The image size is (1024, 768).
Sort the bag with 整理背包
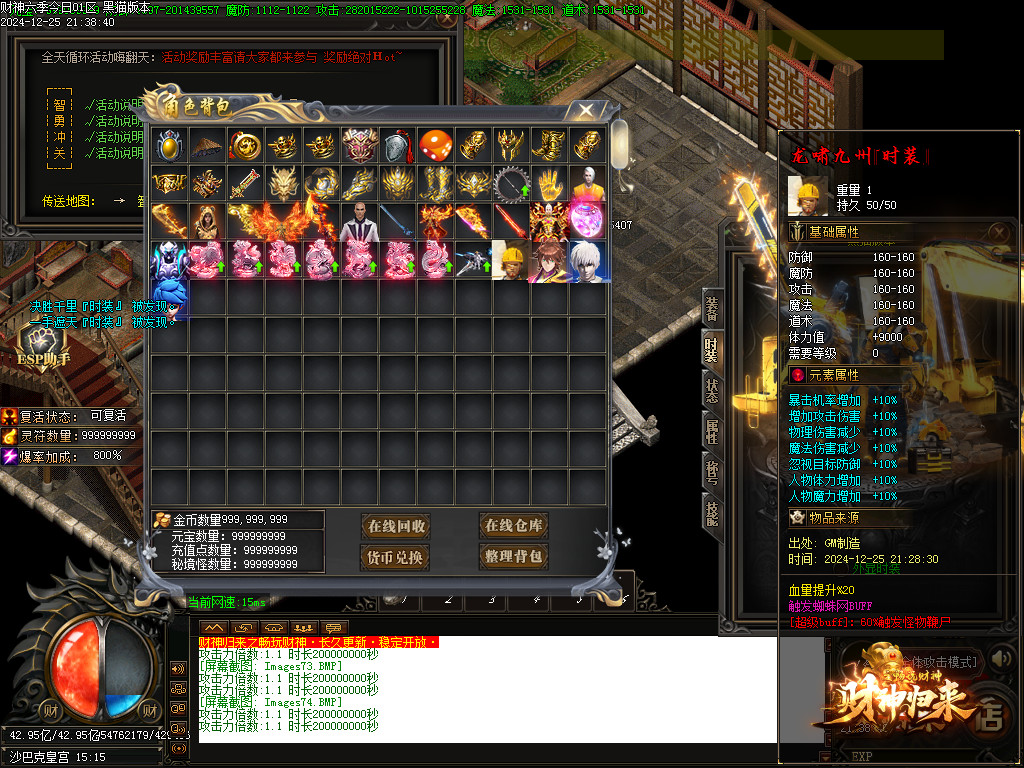tap(513, 557)
